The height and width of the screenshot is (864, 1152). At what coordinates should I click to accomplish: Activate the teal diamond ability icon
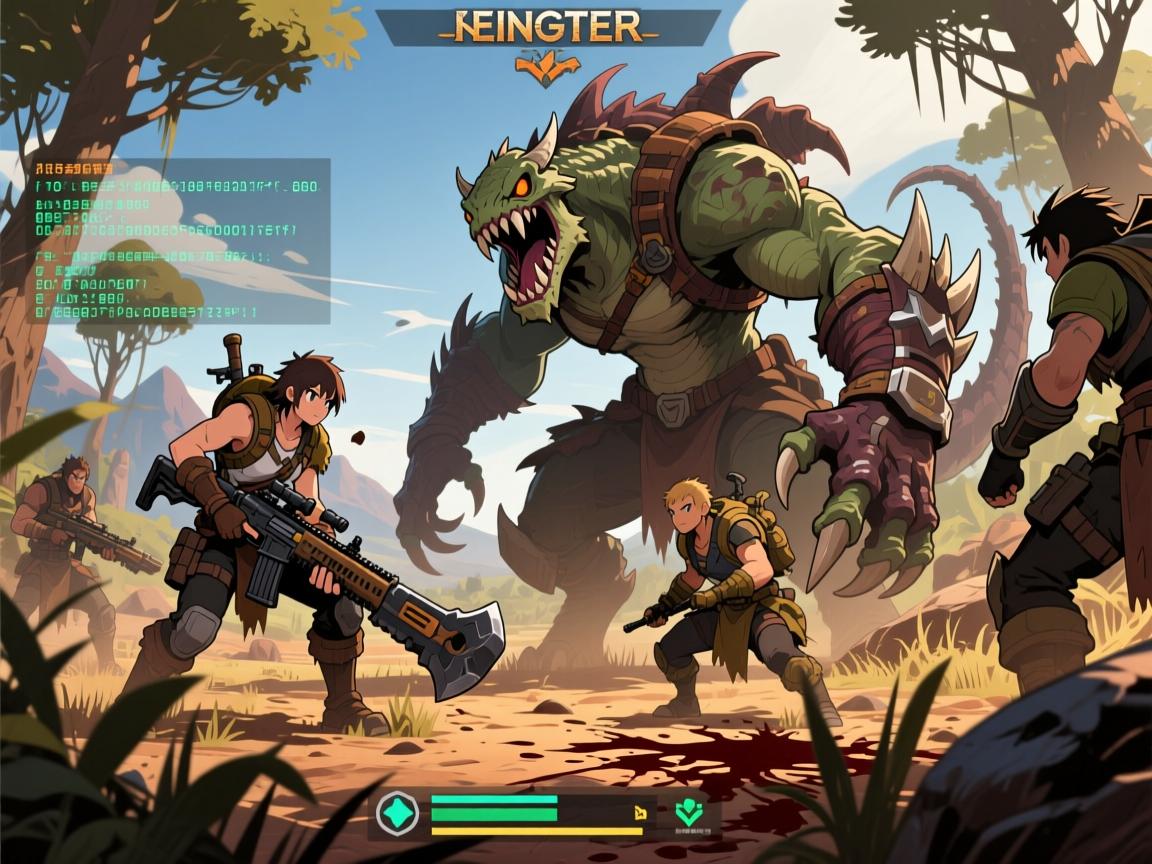[x=398, y=812]
